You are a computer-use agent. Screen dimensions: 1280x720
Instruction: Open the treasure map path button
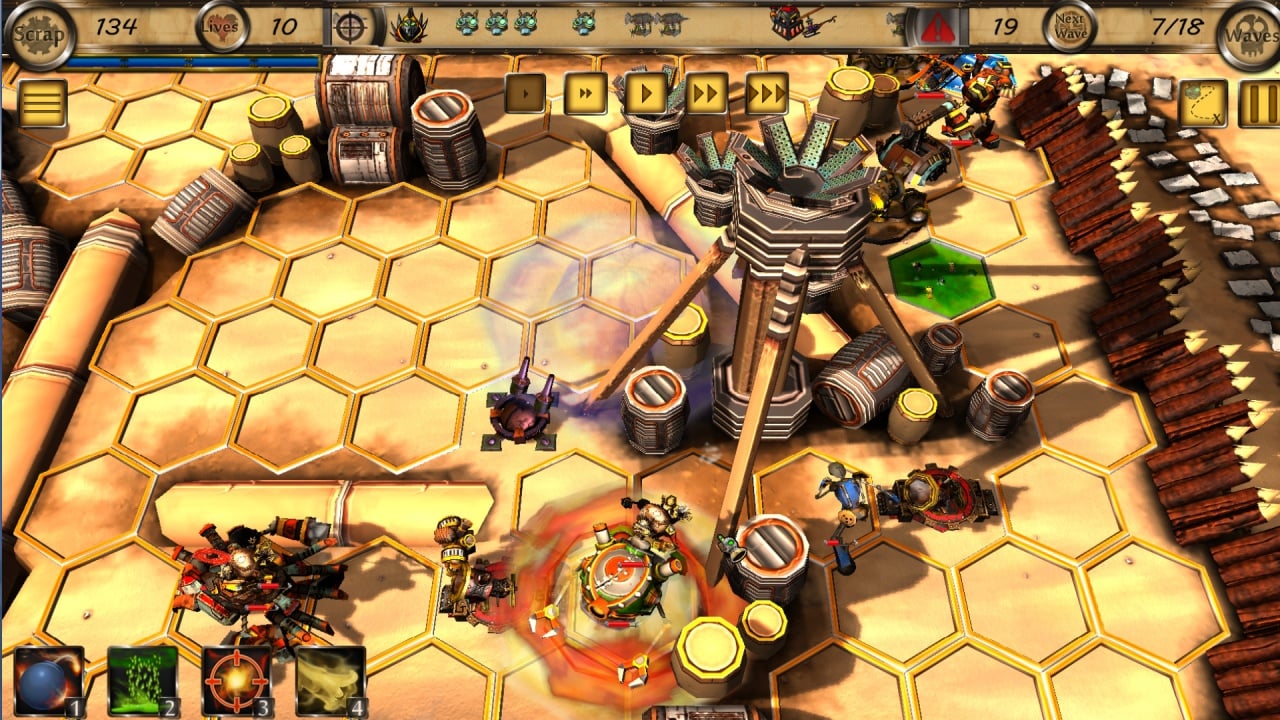(1203, 103)
